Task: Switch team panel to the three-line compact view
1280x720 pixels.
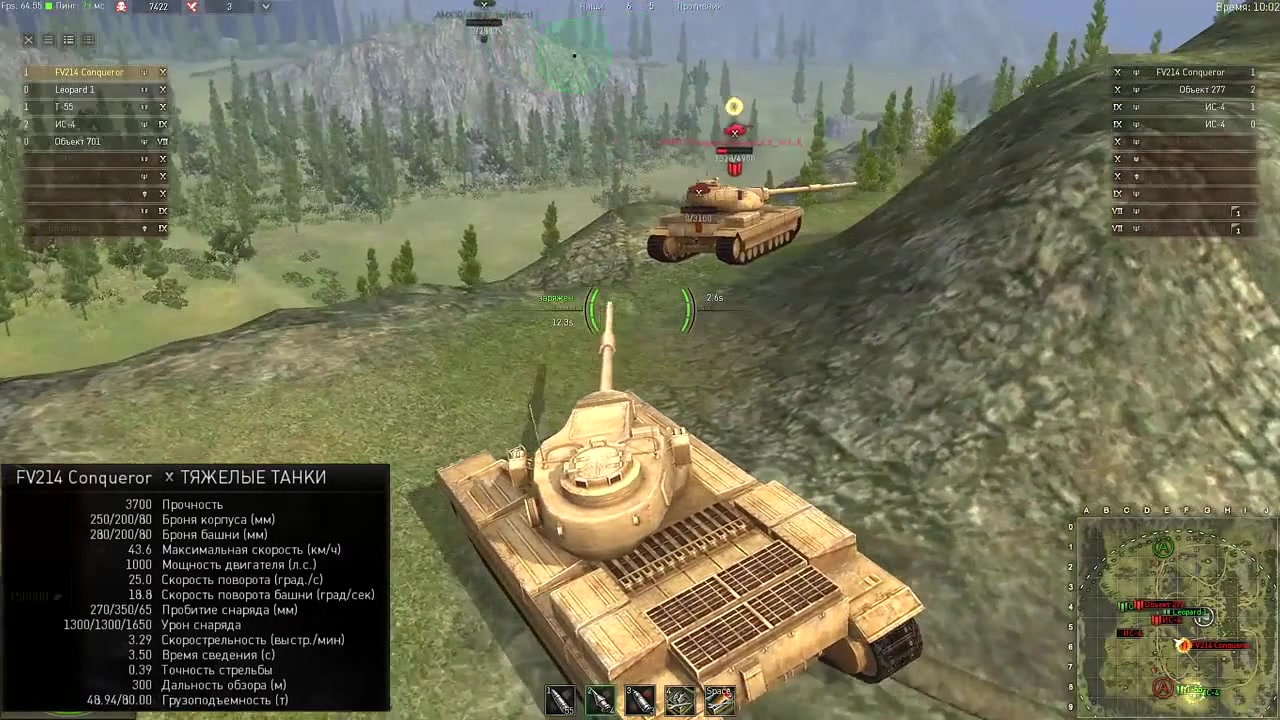Action: tap(48, 40)
